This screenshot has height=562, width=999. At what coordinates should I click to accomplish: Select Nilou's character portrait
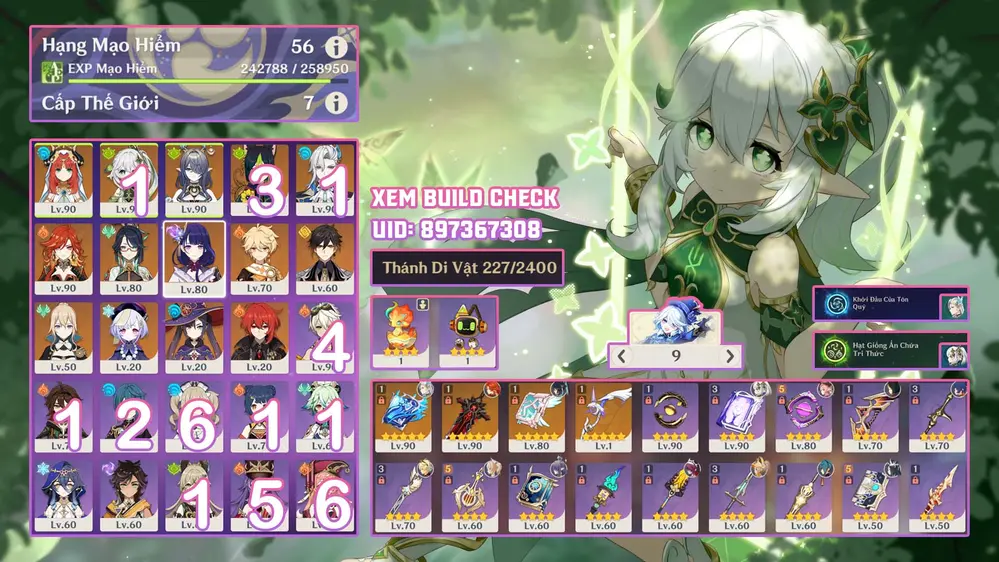(x=63, y=178)
